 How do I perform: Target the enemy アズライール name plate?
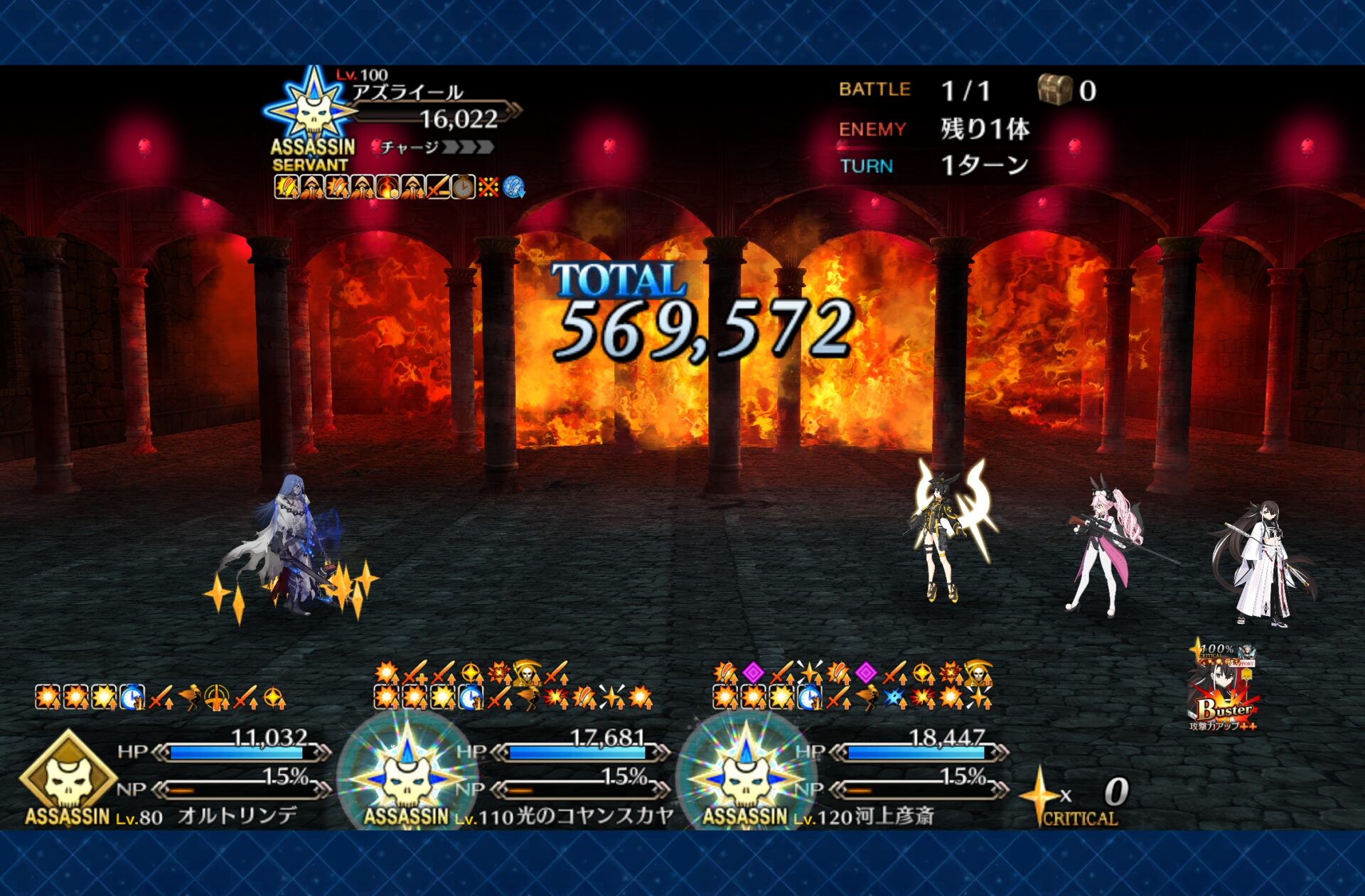407,93
